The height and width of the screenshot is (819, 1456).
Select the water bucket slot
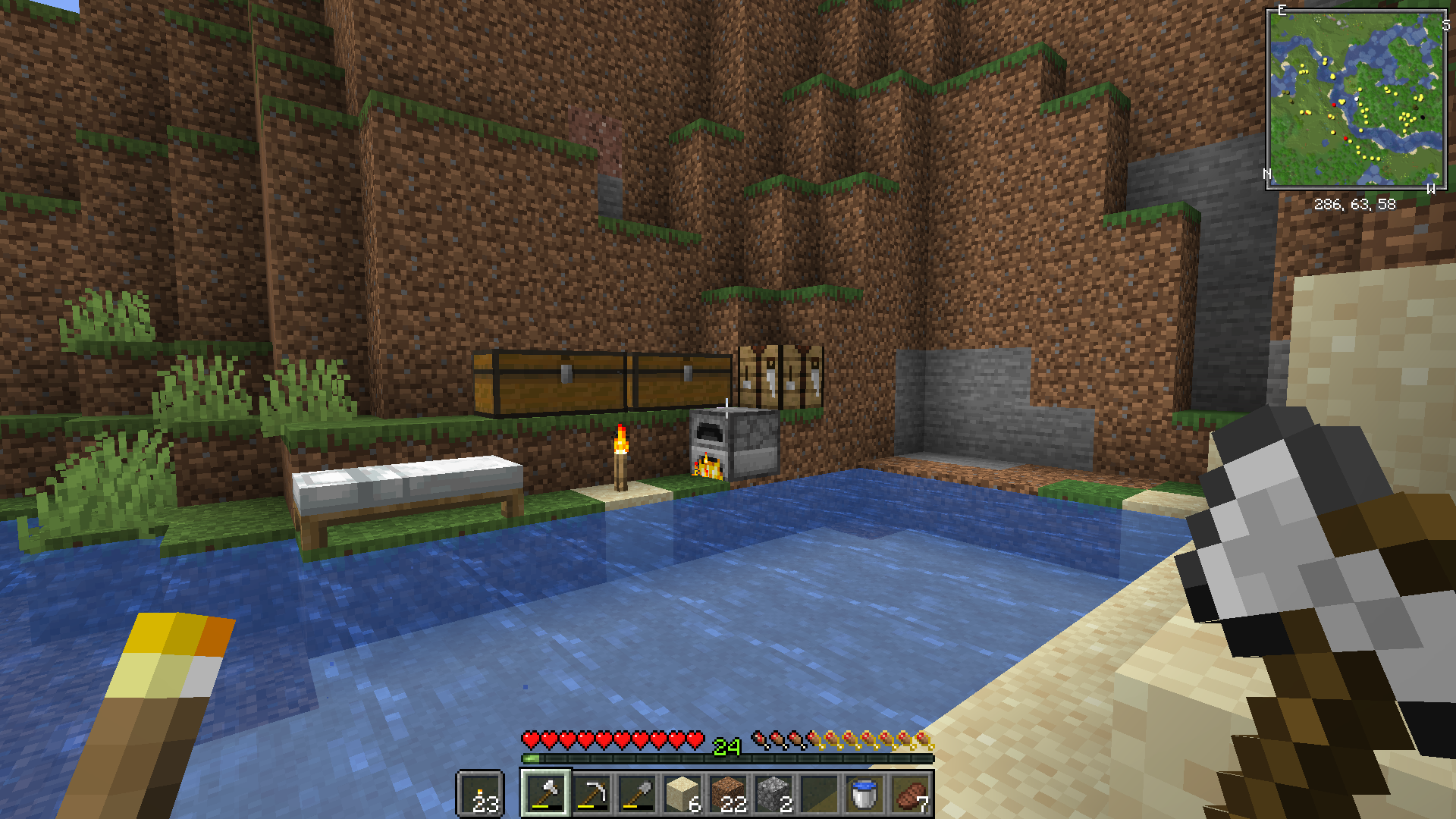click(x=864, y=794)
